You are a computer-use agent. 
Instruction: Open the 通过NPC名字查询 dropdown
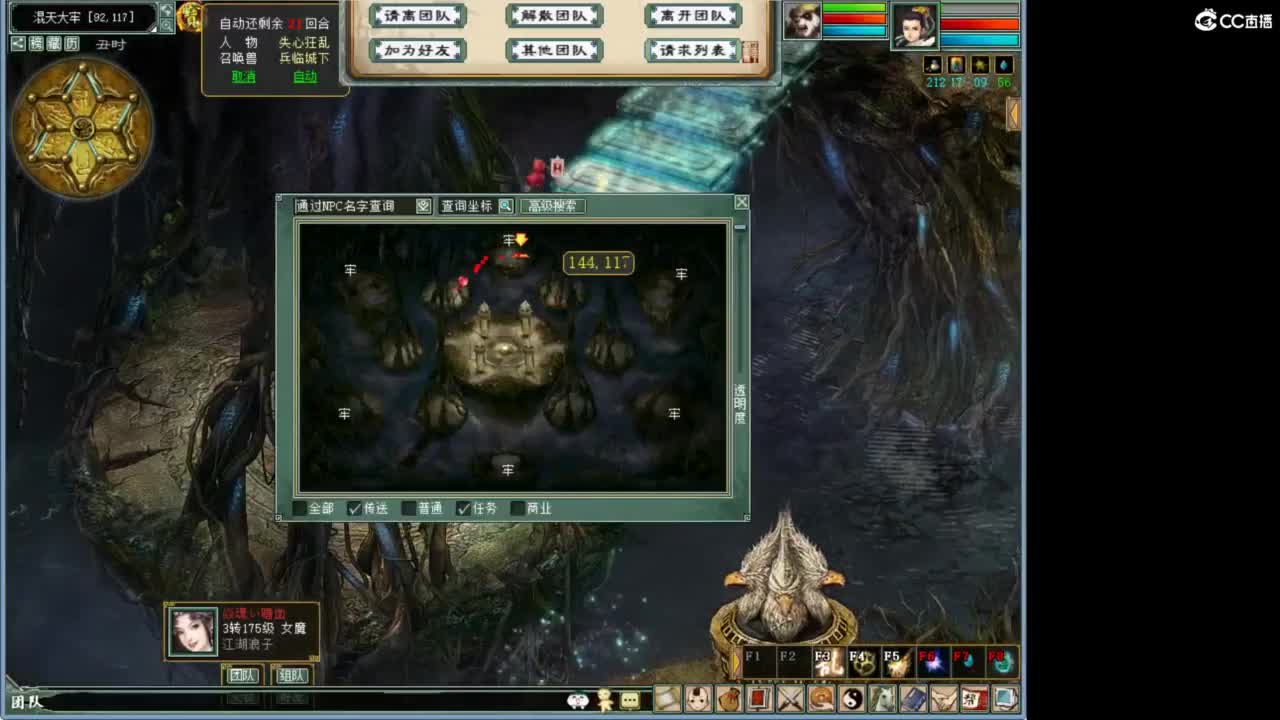(421, 206)
